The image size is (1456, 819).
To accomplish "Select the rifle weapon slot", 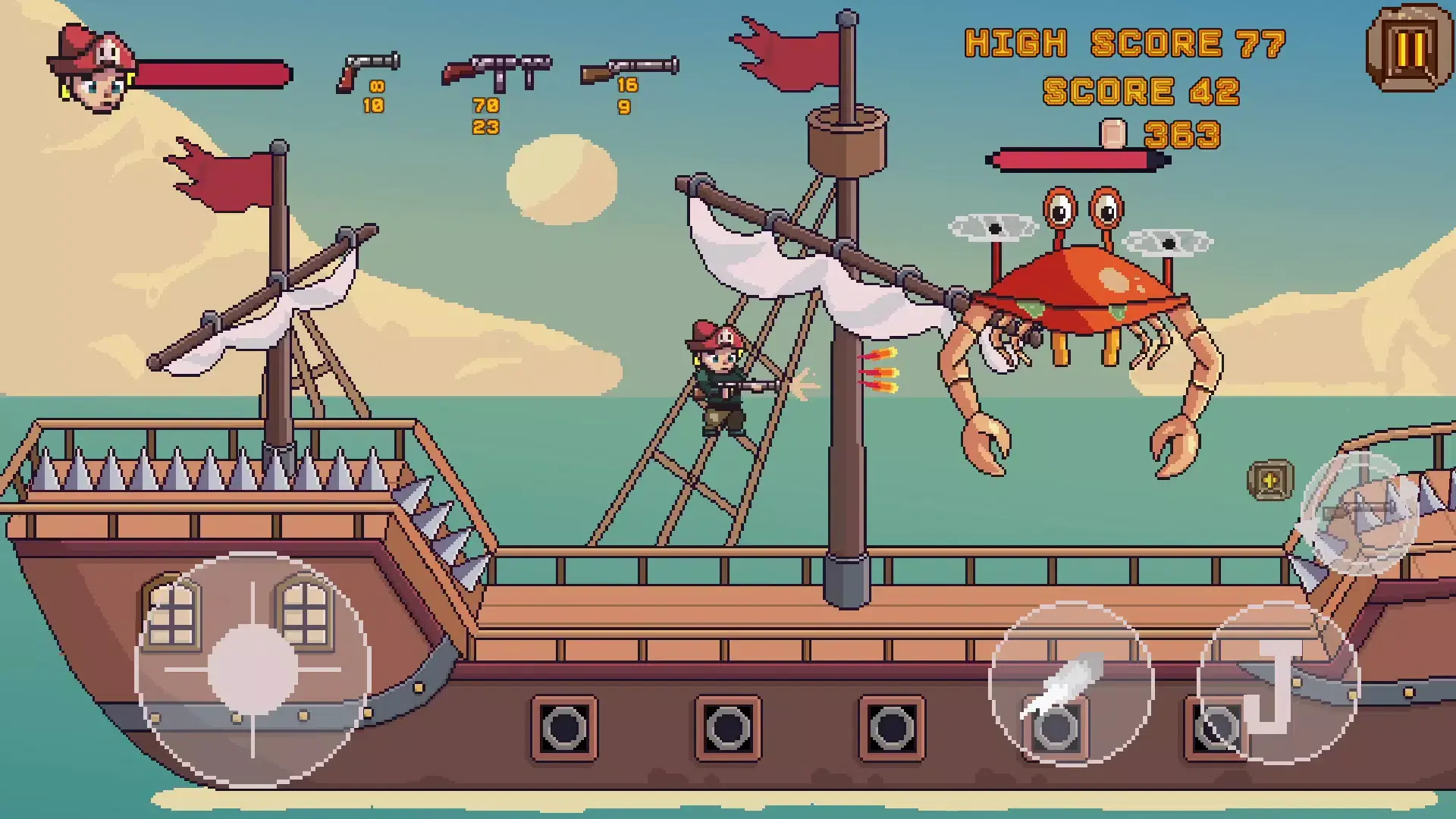I will pyautogui.click(x=629, y=68).
